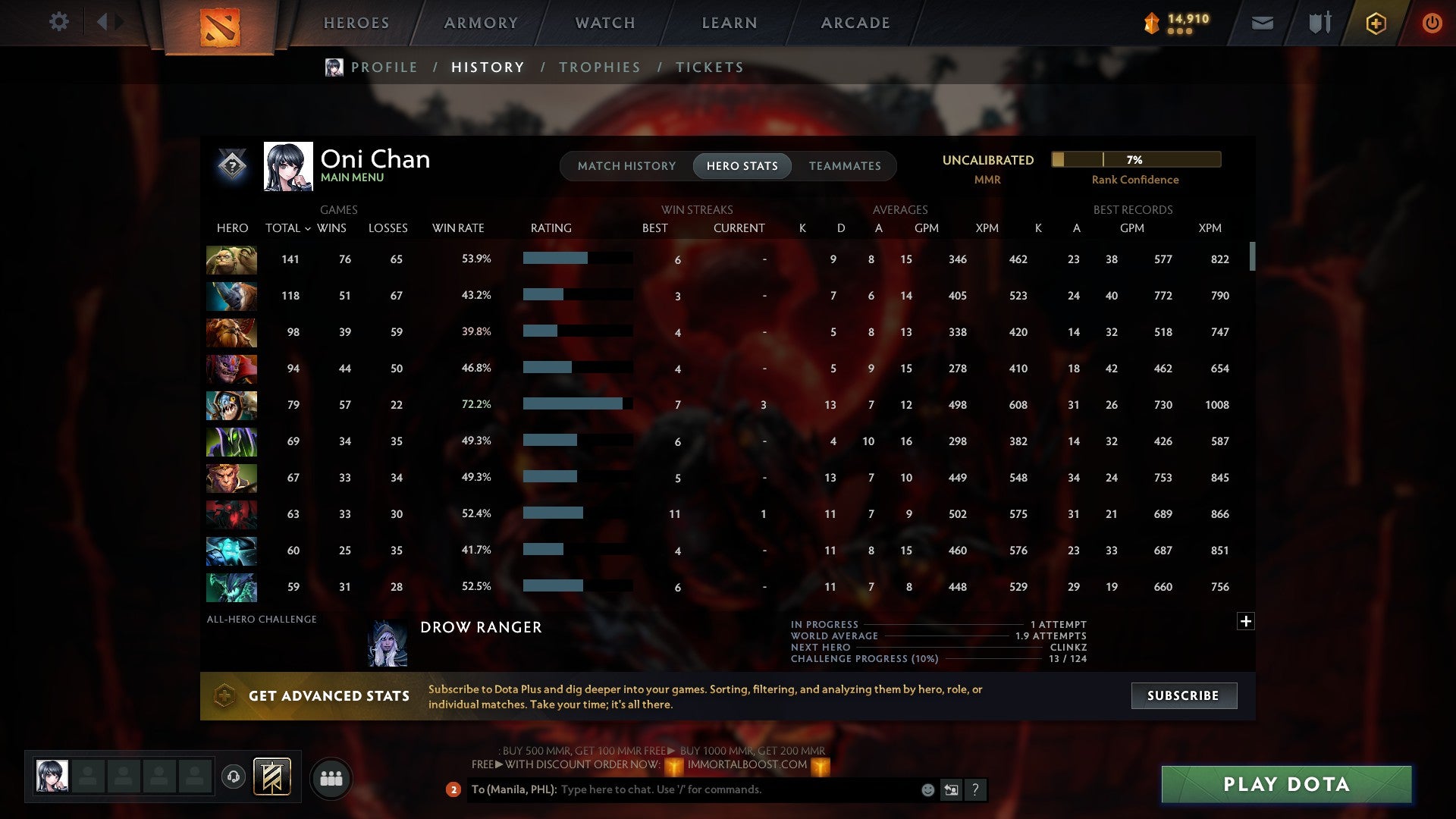Click the power button to exit Dota

(x=1432, y=23)
